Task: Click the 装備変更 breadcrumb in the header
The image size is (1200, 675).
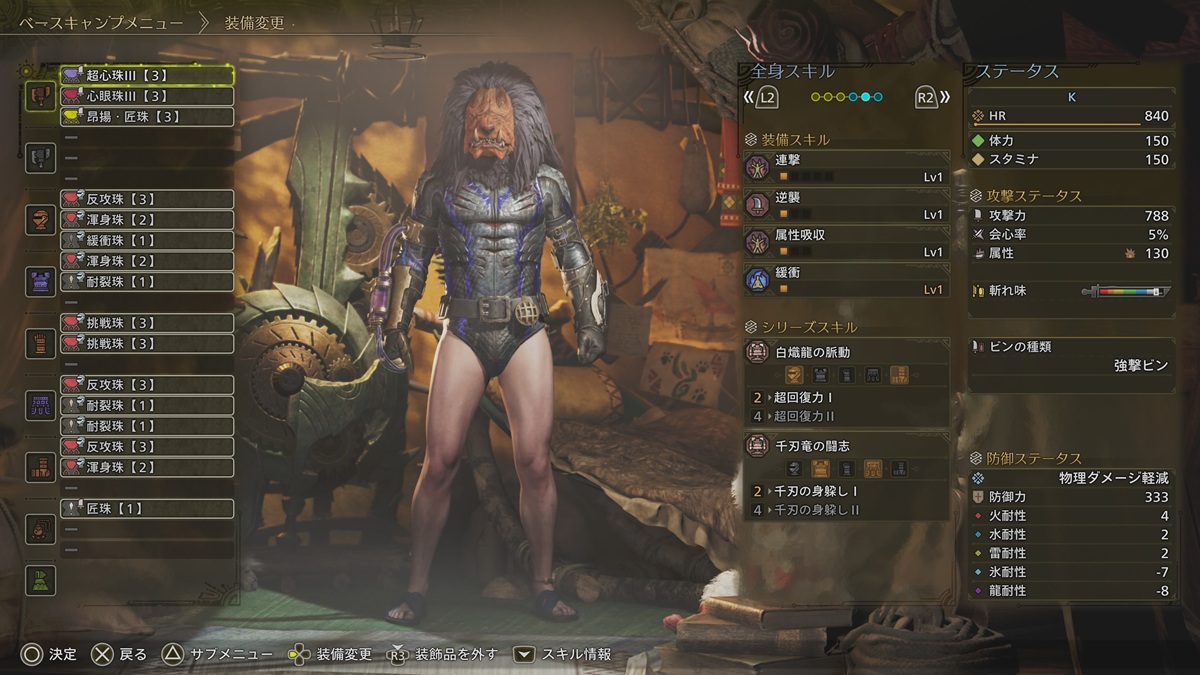Action: 254,20
